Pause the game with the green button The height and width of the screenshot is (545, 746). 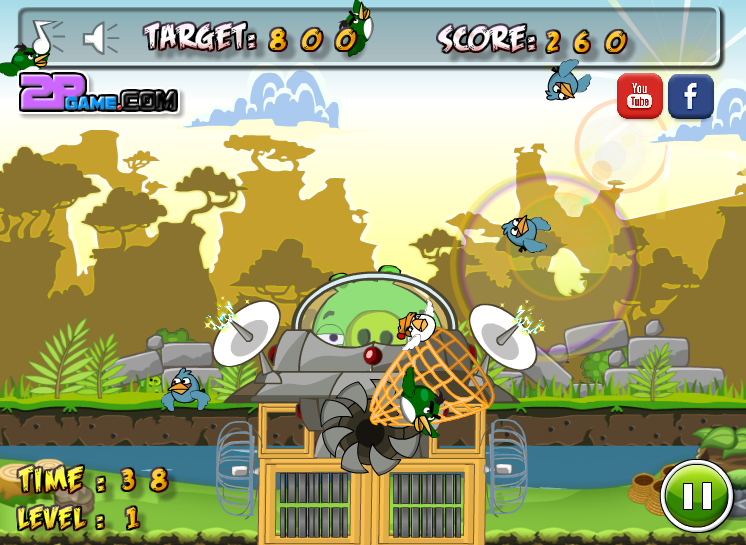(696, 496)
